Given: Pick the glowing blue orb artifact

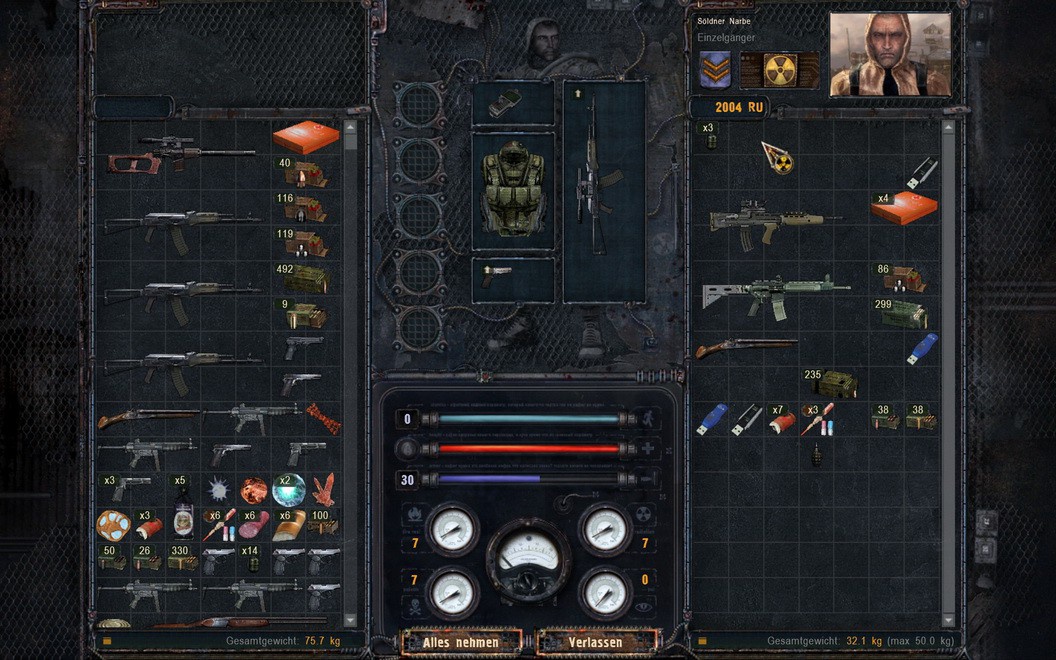Looking at the screenshot, I should [288, 489].
